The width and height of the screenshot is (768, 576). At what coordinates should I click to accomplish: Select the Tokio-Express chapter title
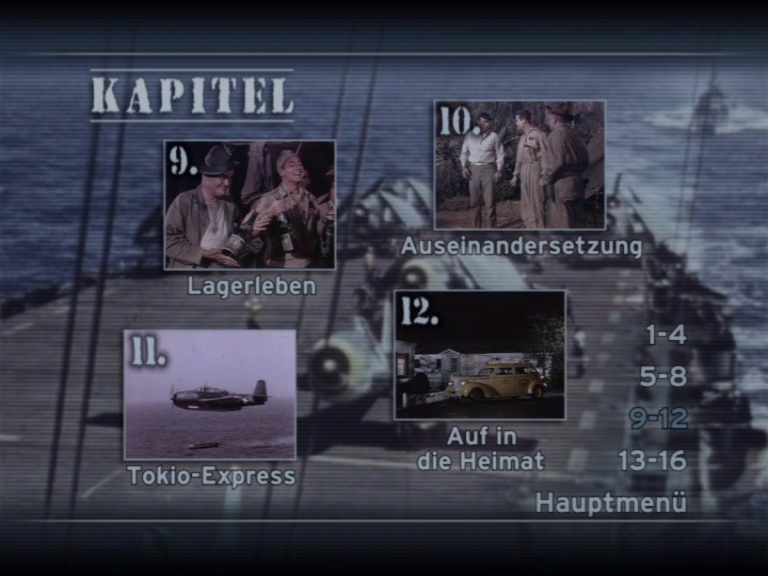tap(212, 476)
